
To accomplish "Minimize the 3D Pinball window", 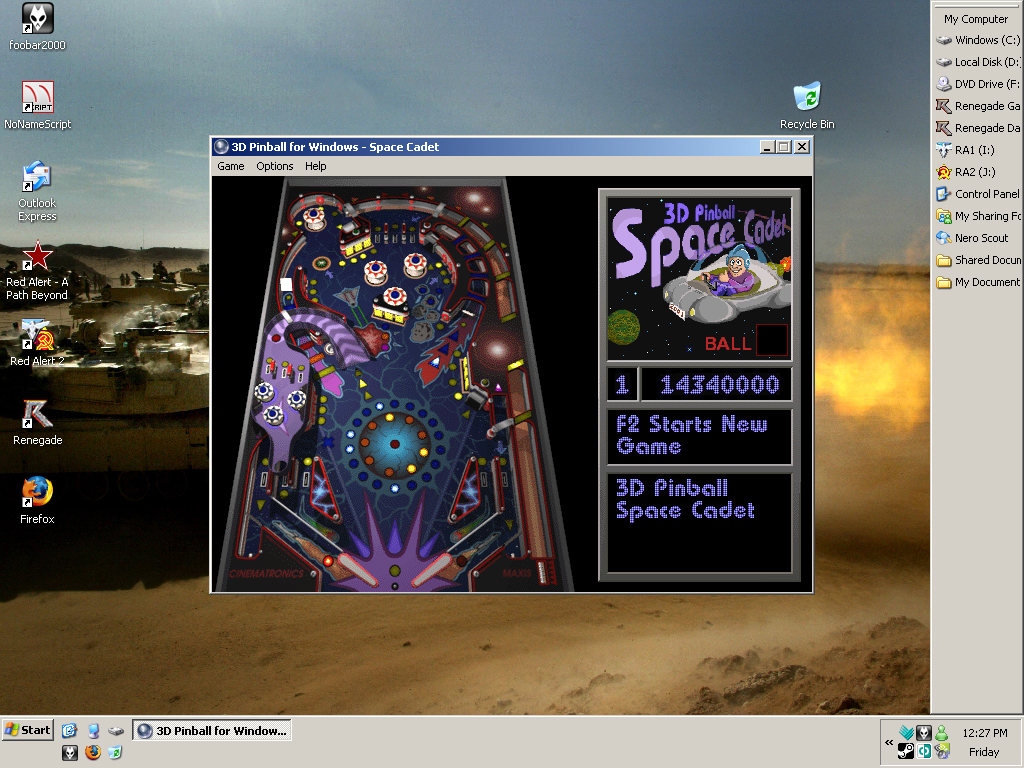I will click(x=767, y=147).
